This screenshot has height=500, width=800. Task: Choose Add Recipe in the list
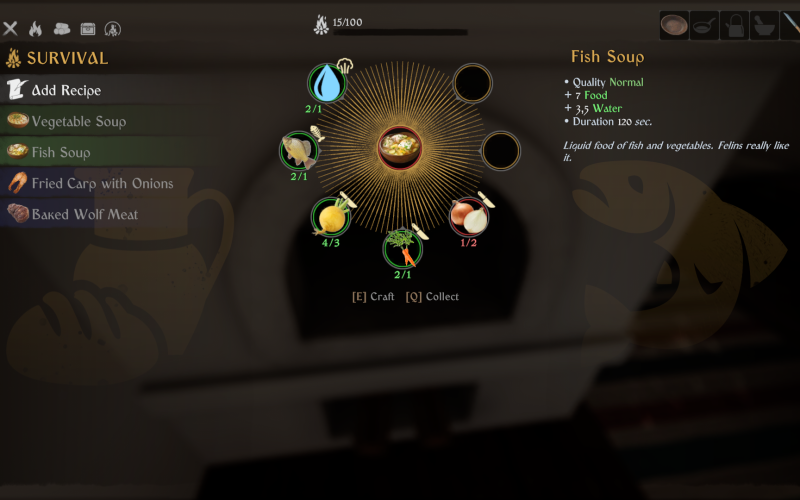point(65,90)
